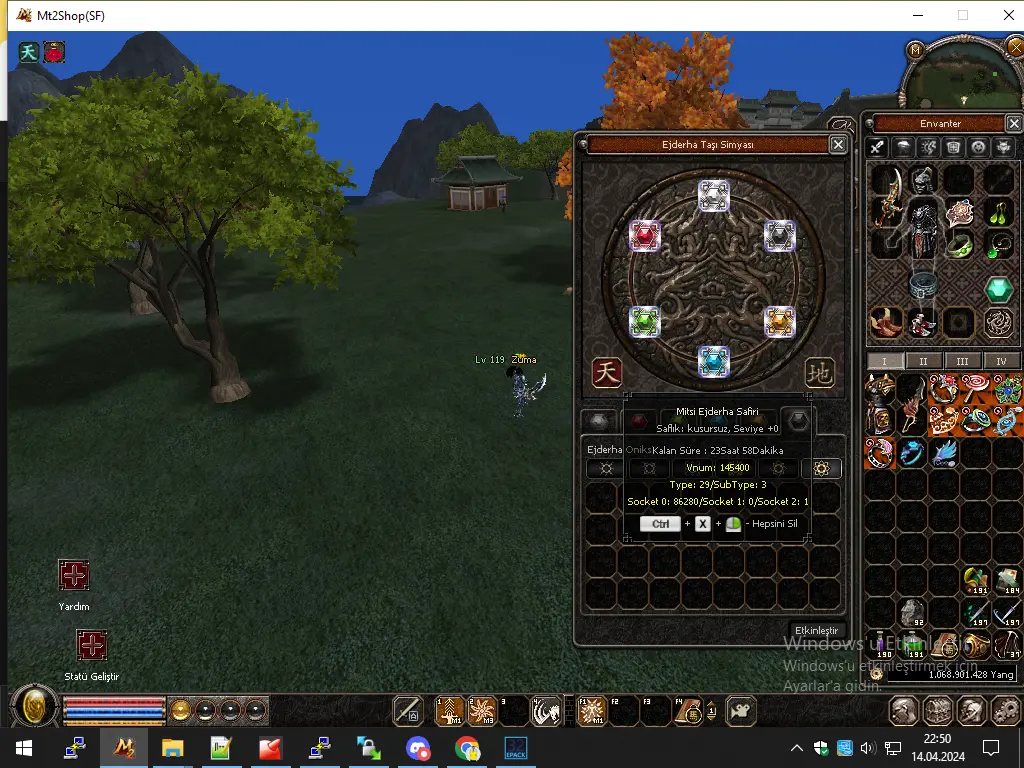The image size is (1024, 768).
Task: Open the Yardım help icon
Action: point(74,575)
